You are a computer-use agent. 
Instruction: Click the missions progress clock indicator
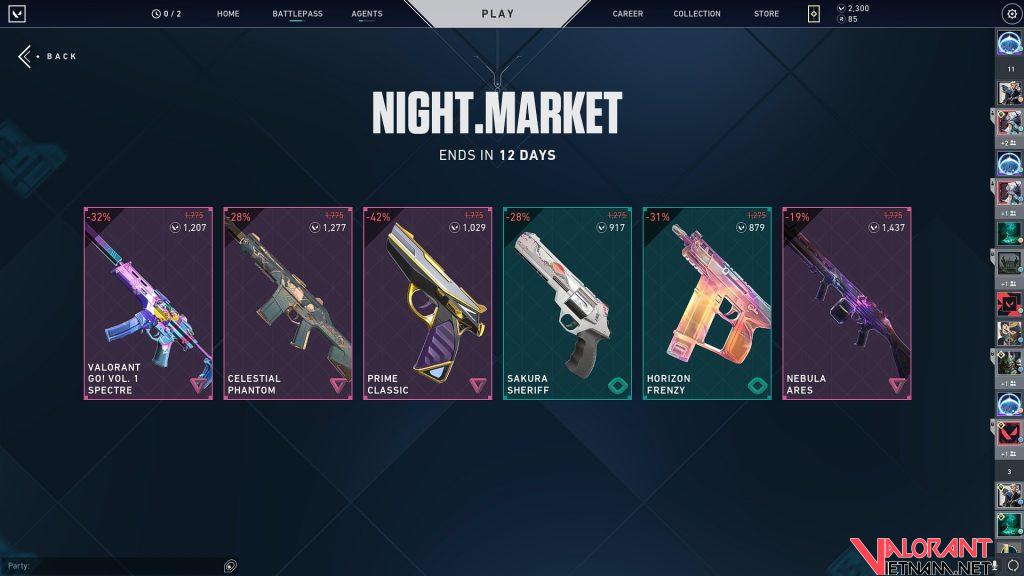[166, 14]
